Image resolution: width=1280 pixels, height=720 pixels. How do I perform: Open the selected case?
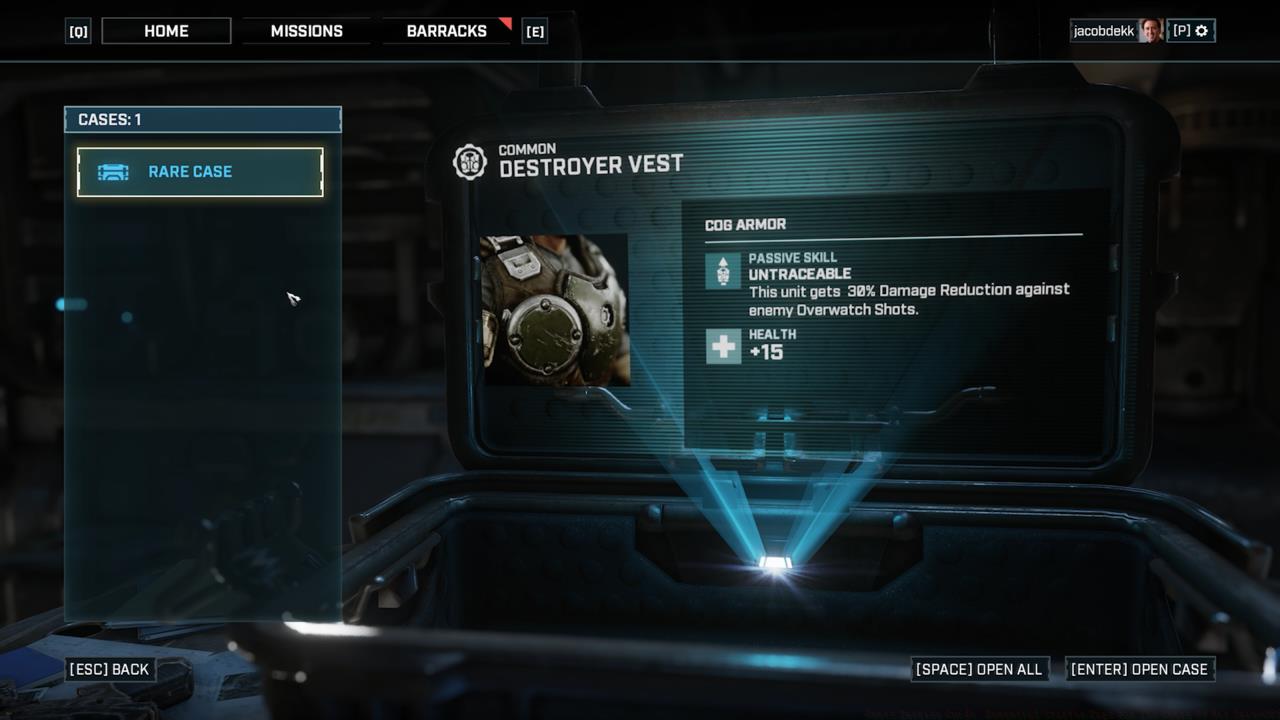coord(1139,669)
